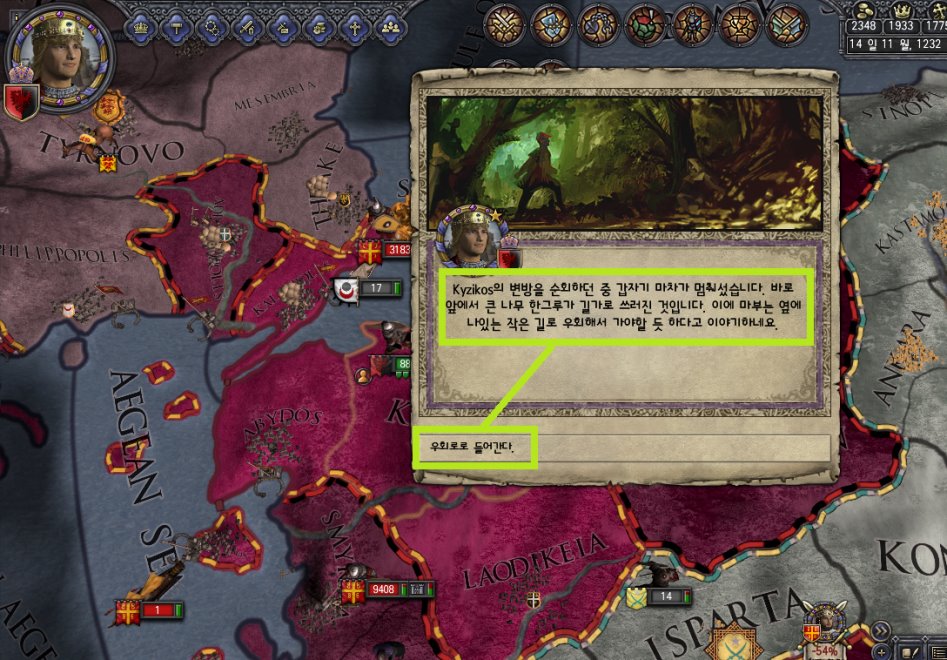Click the red eagle coat of arms shield
Image resolution: width=947 pixels, height=660 pixels.
(x=23, y=101)
